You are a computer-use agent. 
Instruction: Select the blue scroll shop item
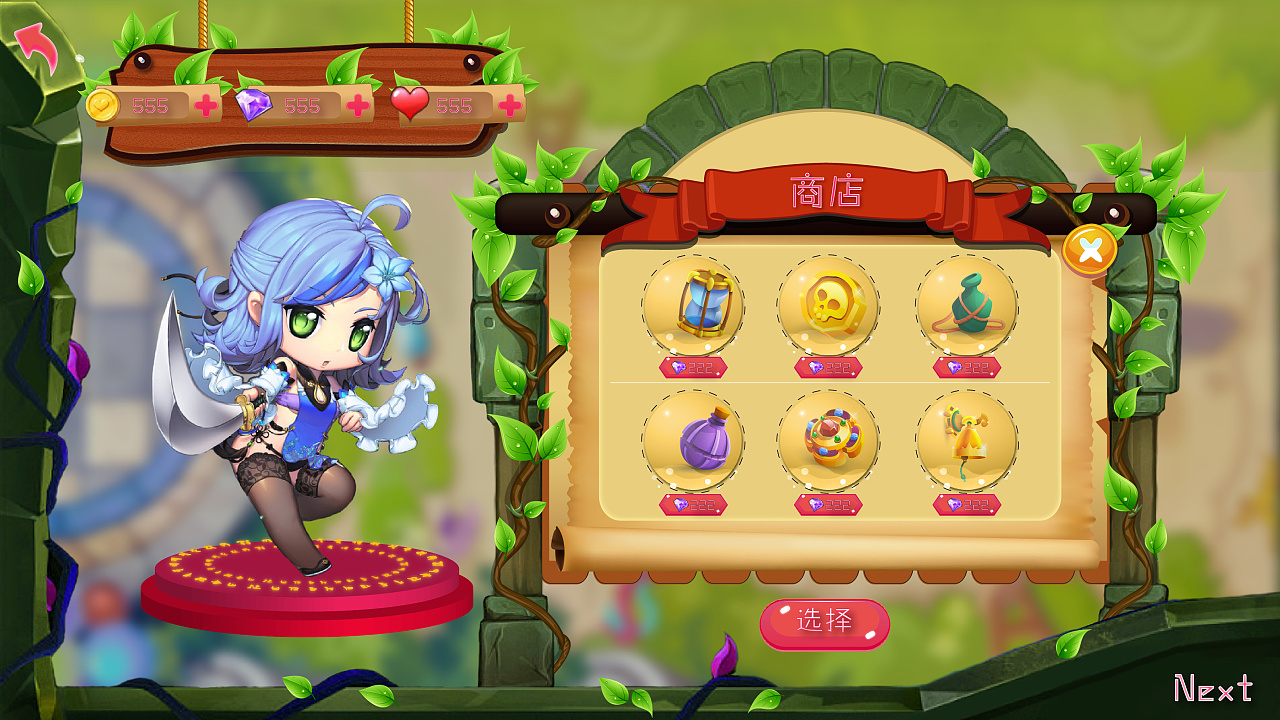[x=692, y=305]
